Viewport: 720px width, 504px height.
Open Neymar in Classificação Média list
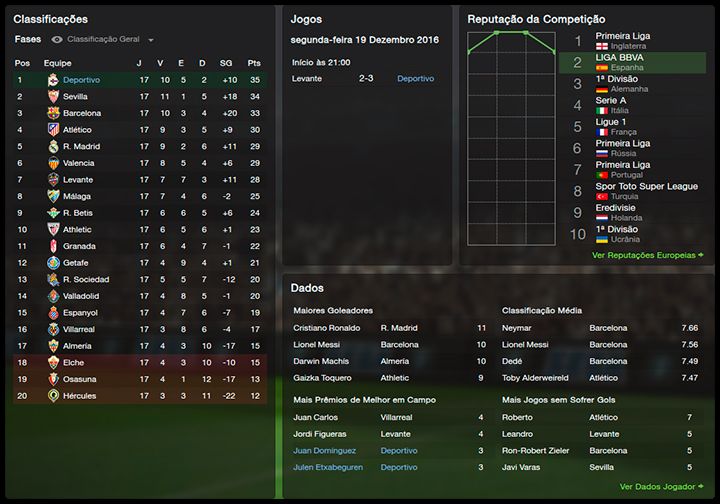tap(516, 327)
